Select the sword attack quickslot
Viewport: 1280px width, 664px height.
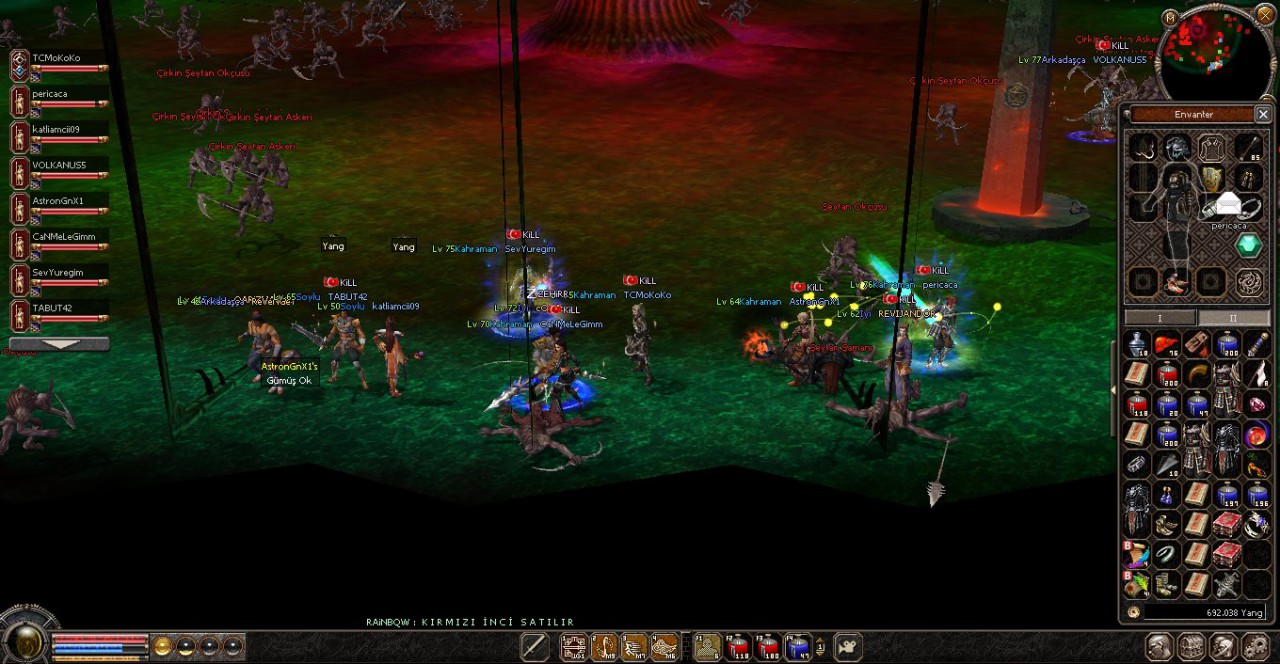[535, 647]
